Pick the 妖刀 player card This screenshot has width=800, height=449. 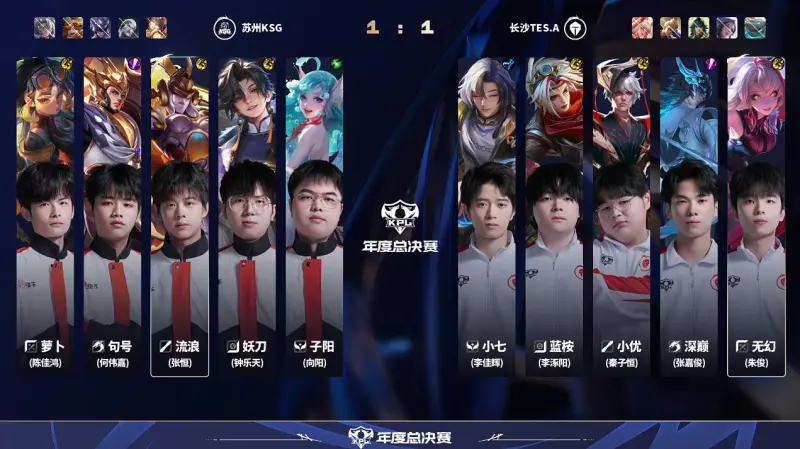pos(247,216)
